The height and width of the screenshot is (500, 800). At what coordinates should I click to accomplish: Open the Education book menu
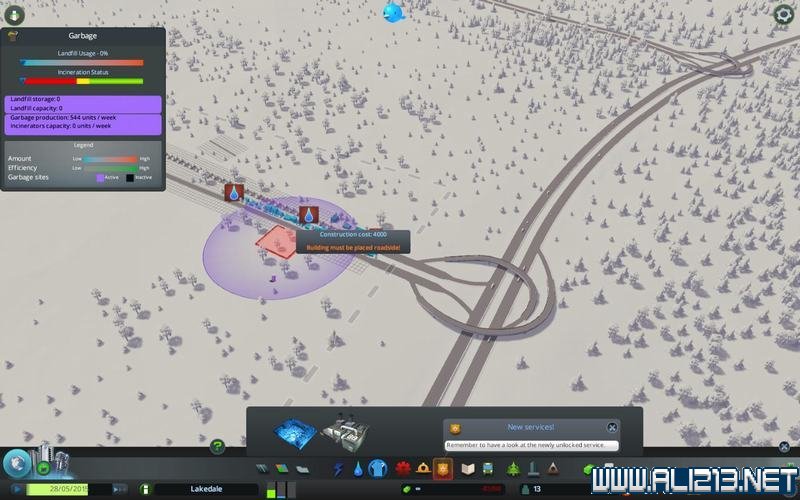click(467, 467)
